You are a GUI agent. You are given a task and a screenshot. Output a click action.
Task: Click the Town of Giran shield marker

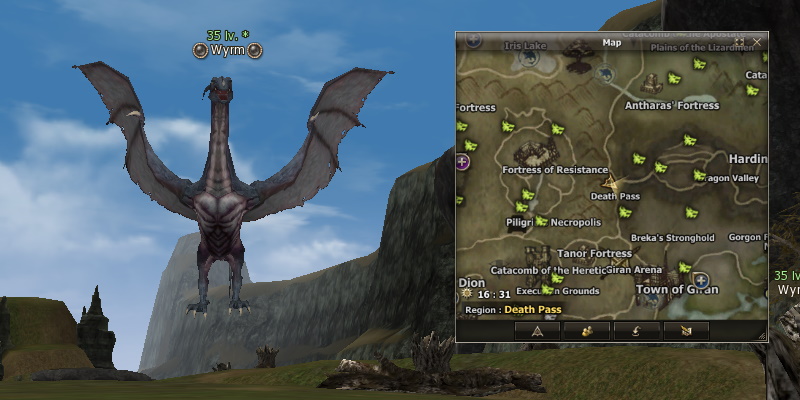pyautogui.click(x=701, y=280)
